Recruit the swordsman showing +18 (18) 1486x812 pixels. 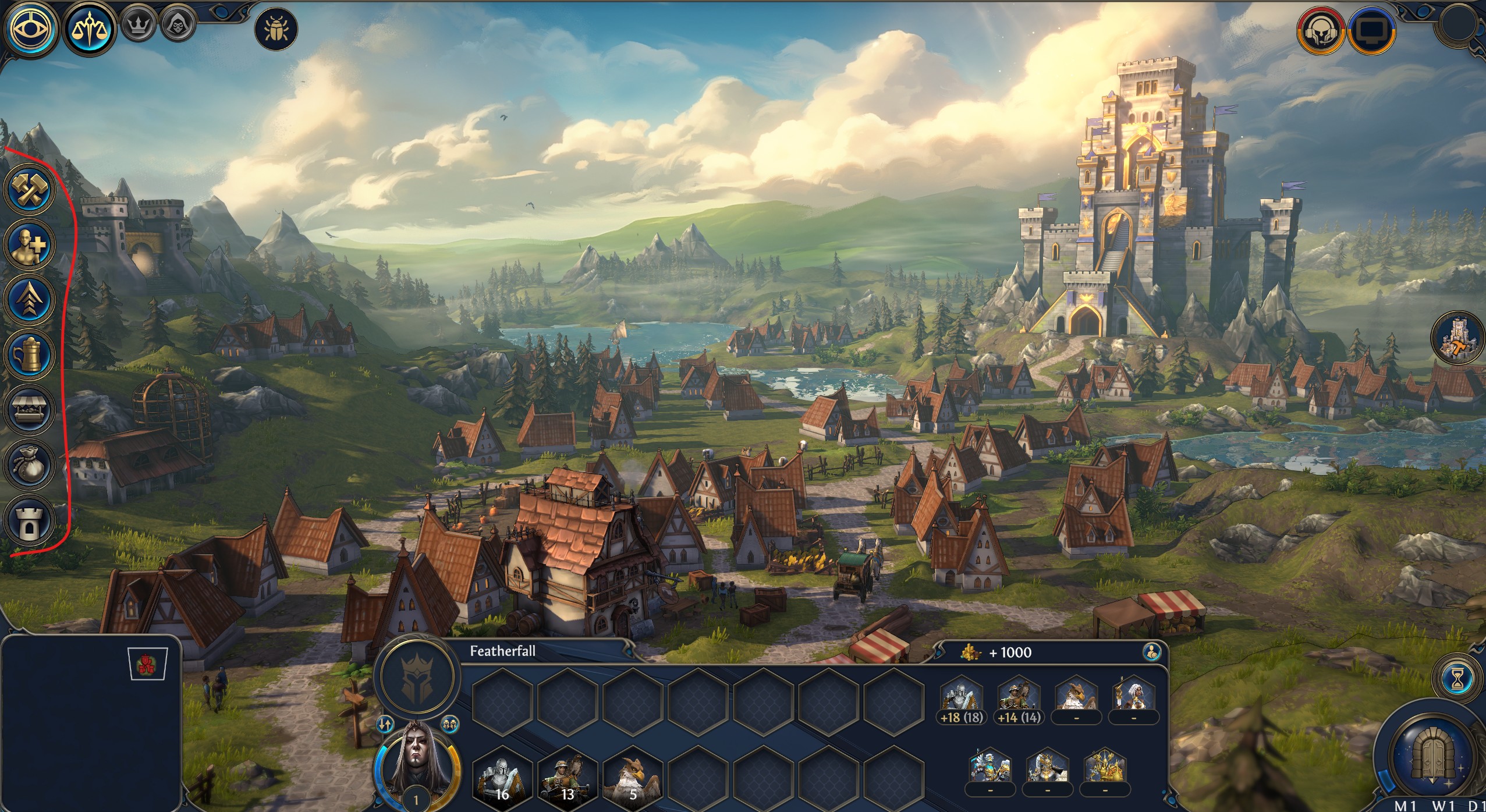point(962,700)
